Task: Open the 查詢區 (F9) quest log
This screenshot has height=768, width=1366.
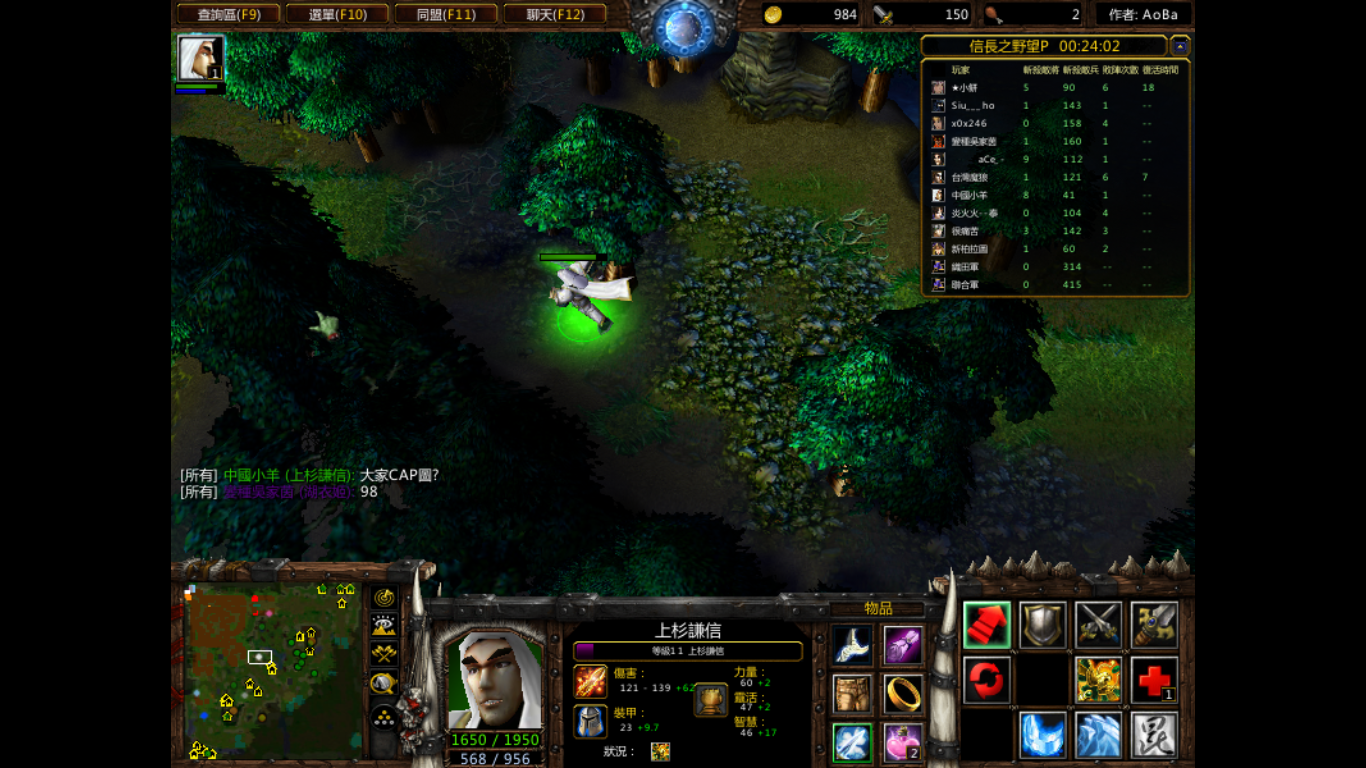Action: point(228,14)
